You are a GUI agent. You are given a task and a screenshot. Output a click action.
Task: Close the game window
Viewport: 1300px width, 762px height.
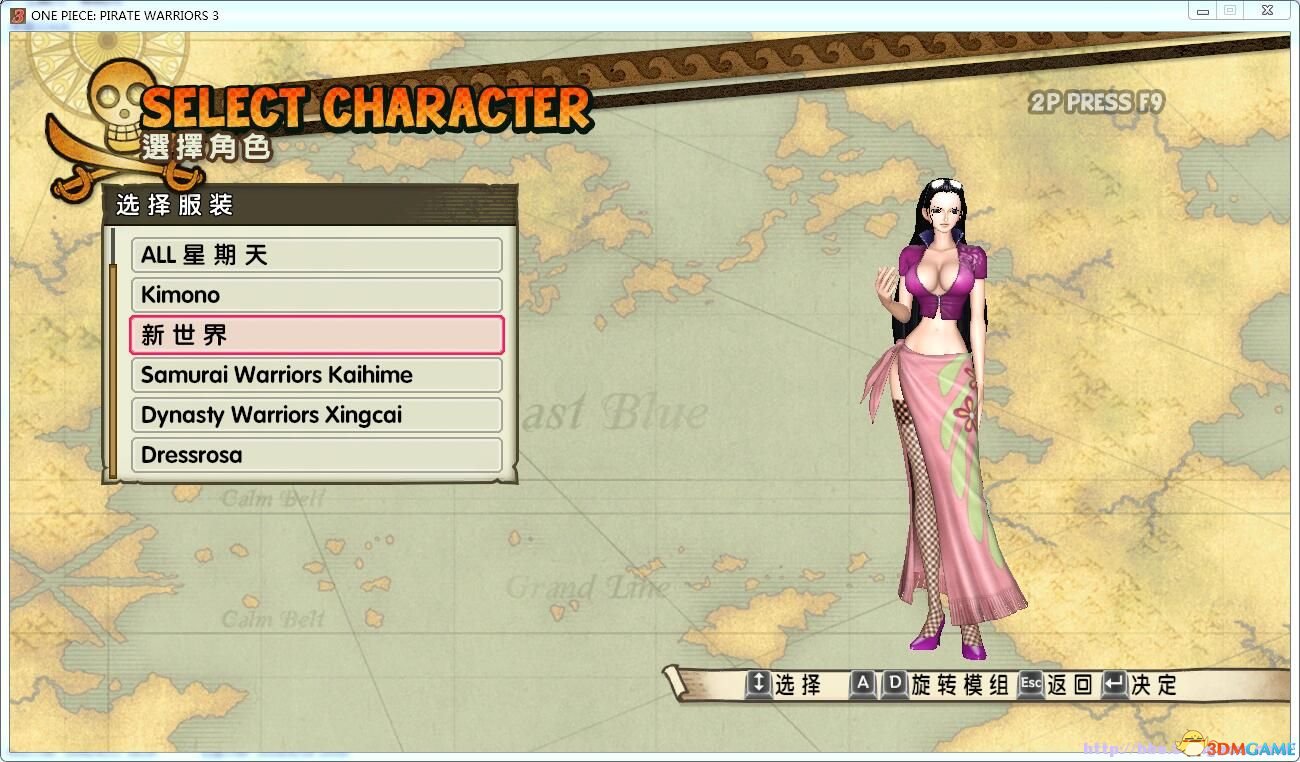[1266, 11]
